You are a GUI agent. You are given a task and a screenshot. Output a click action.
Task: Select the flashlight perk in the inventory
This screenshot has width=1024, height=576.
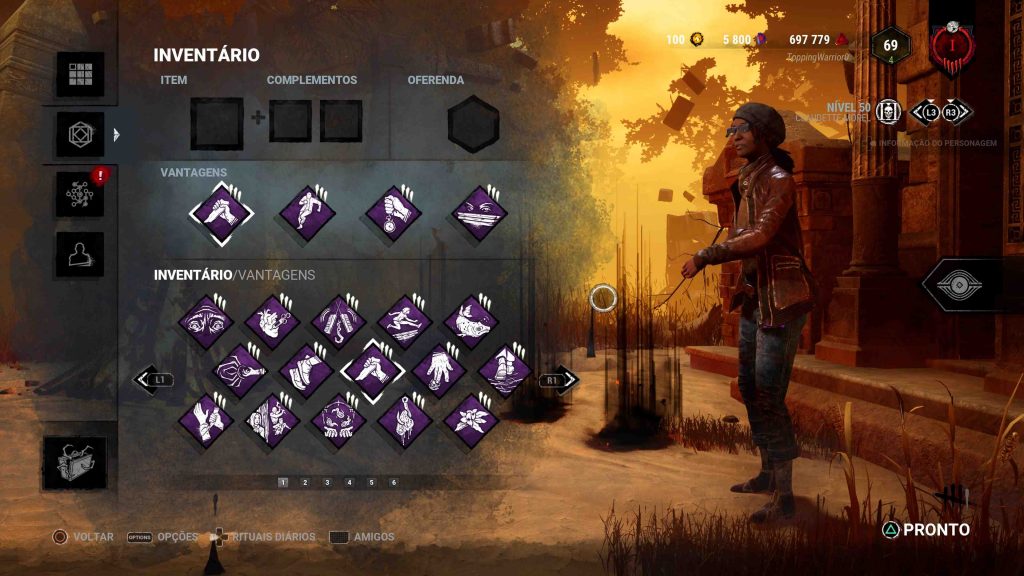(240, 371)
